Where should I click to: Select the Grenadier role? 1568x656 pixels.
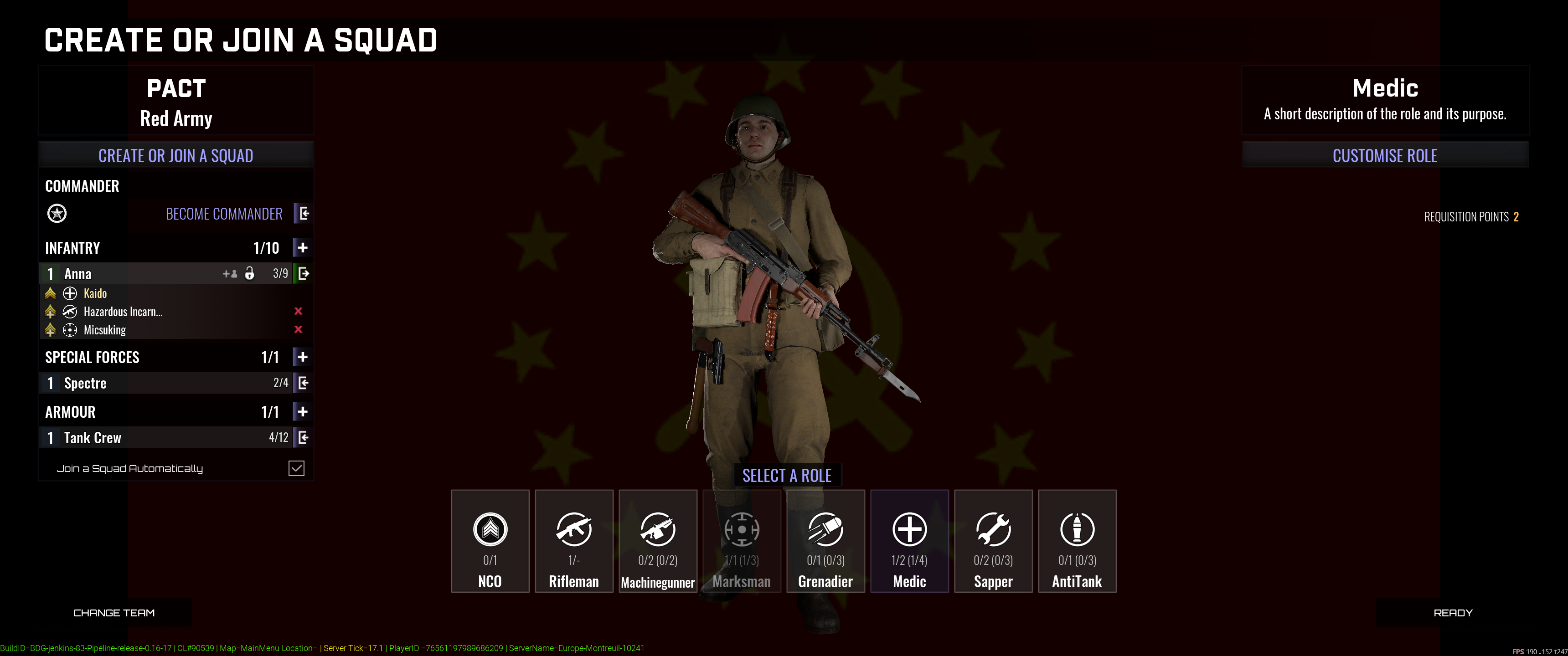(825, 541)
